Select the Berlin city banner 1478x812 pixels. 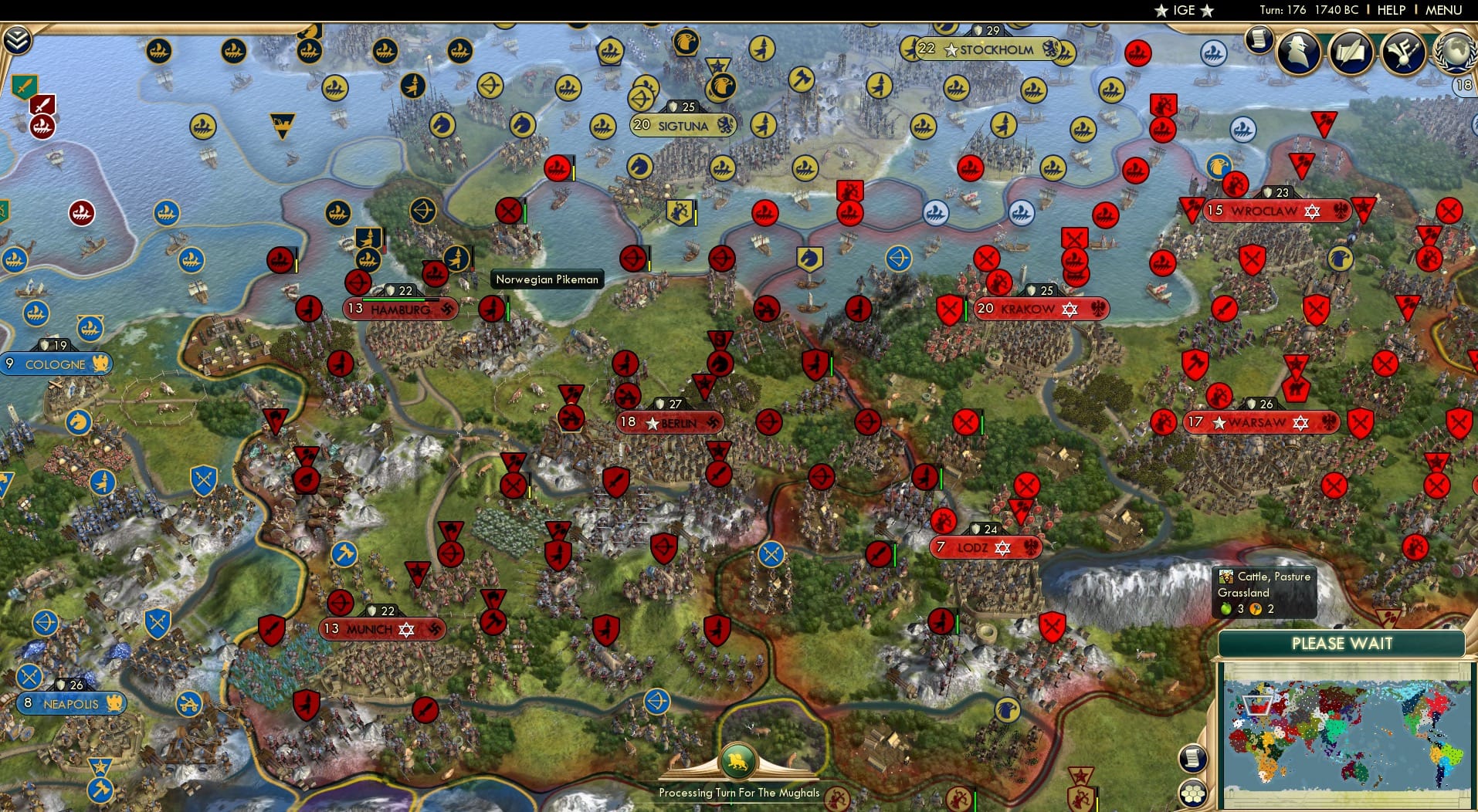click(x=670, y=423)
